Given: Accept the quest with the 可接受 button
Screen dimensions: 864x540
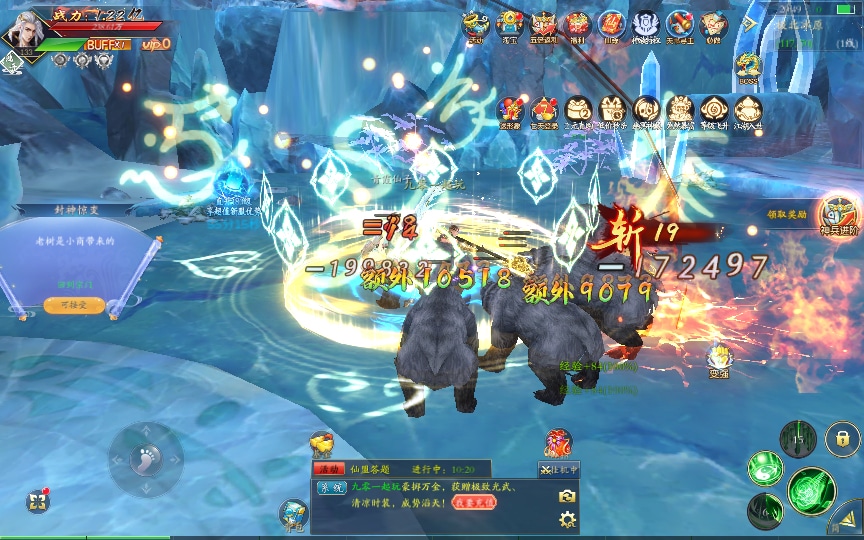Looking at the screenshot, I should (73, 304).
